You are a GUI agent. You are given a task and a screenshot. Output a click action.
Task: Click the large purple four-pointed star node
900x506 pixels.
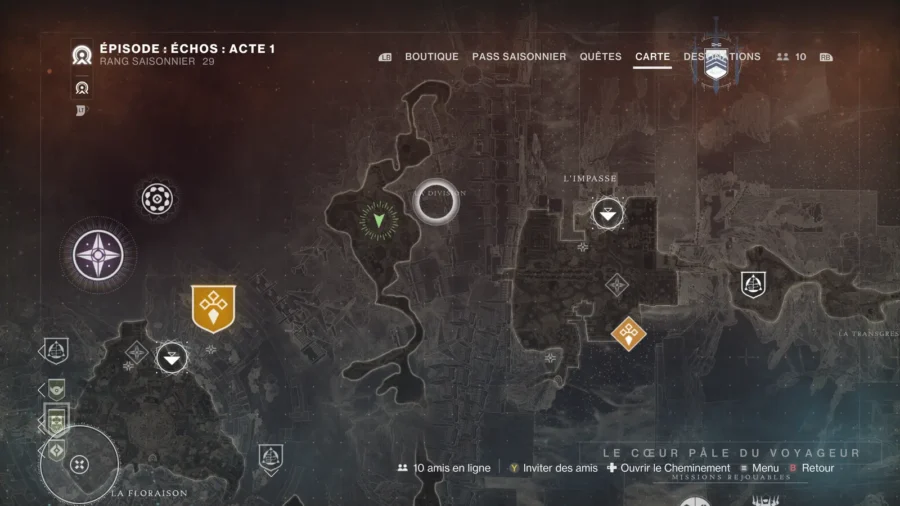pos(97,254)
